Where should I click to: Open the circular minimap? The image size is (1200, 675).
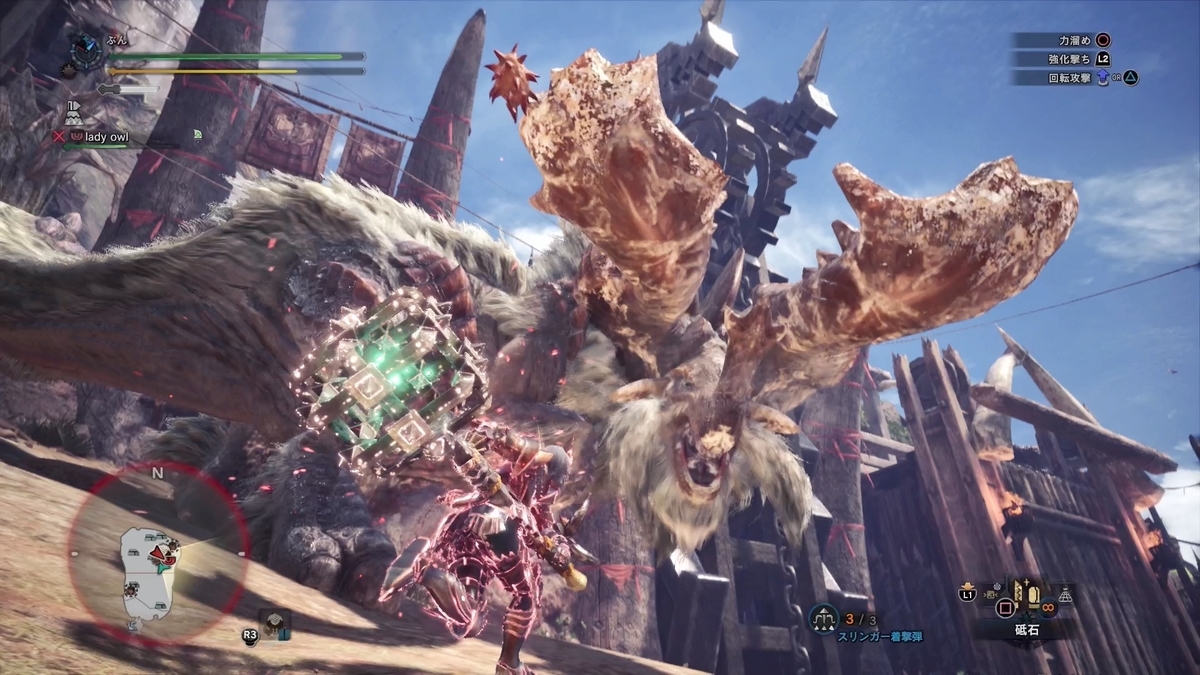[158, 553]
